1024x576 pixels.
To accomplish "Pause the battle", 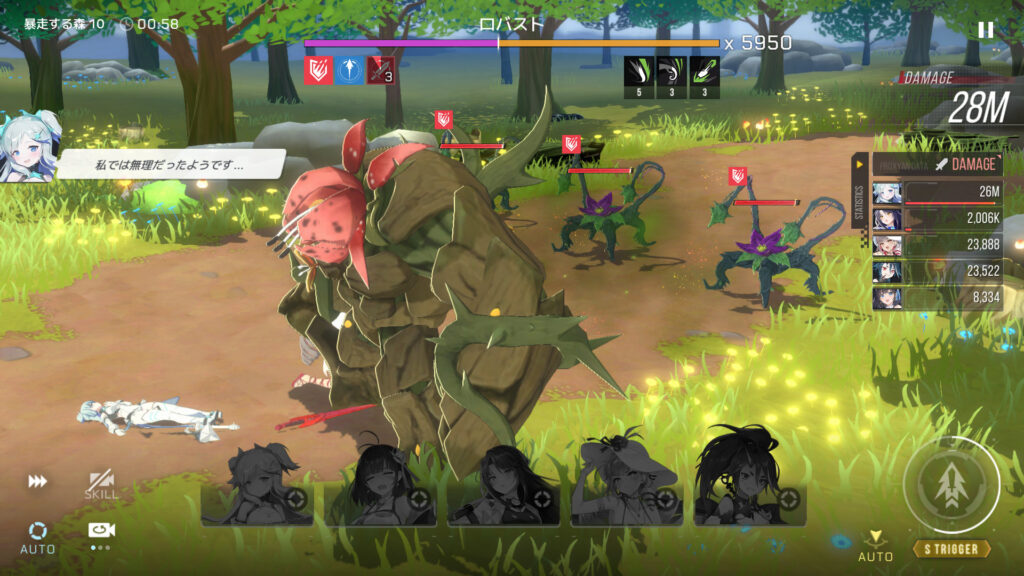I will click(986, 30).
